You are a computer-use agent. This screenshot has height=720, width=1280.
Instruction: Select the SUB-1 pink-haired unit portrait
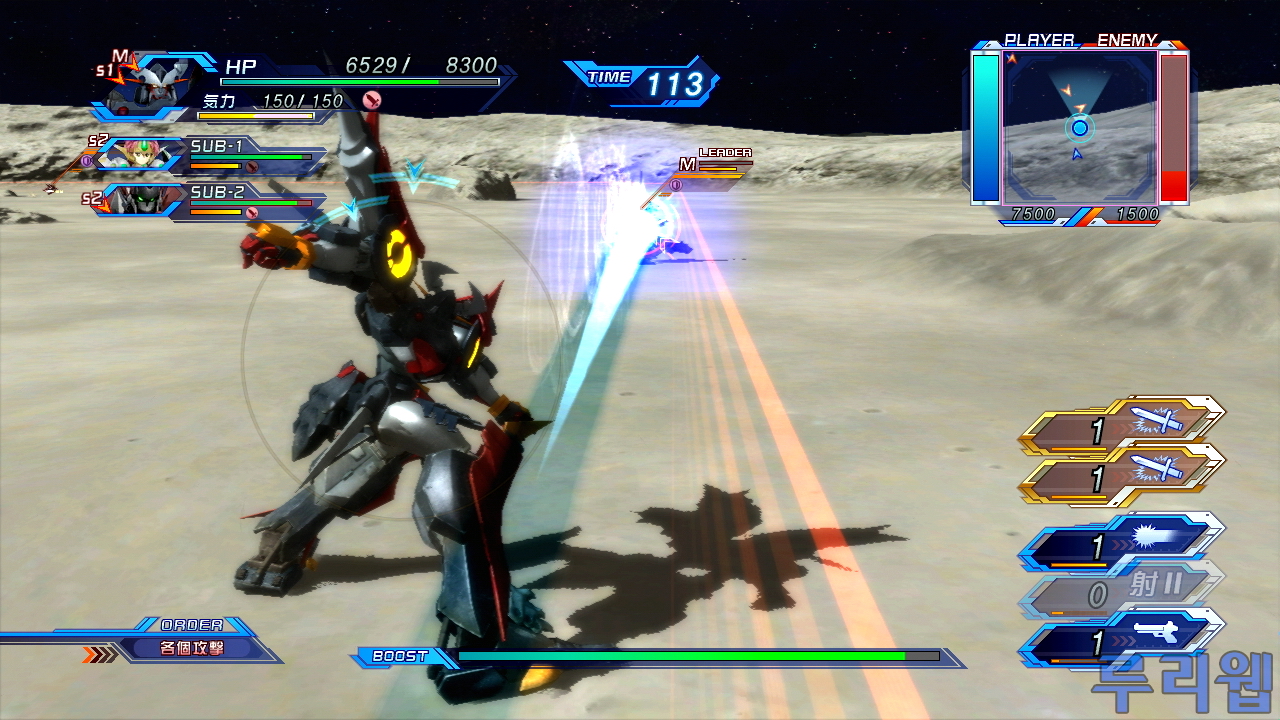point(140,154)
